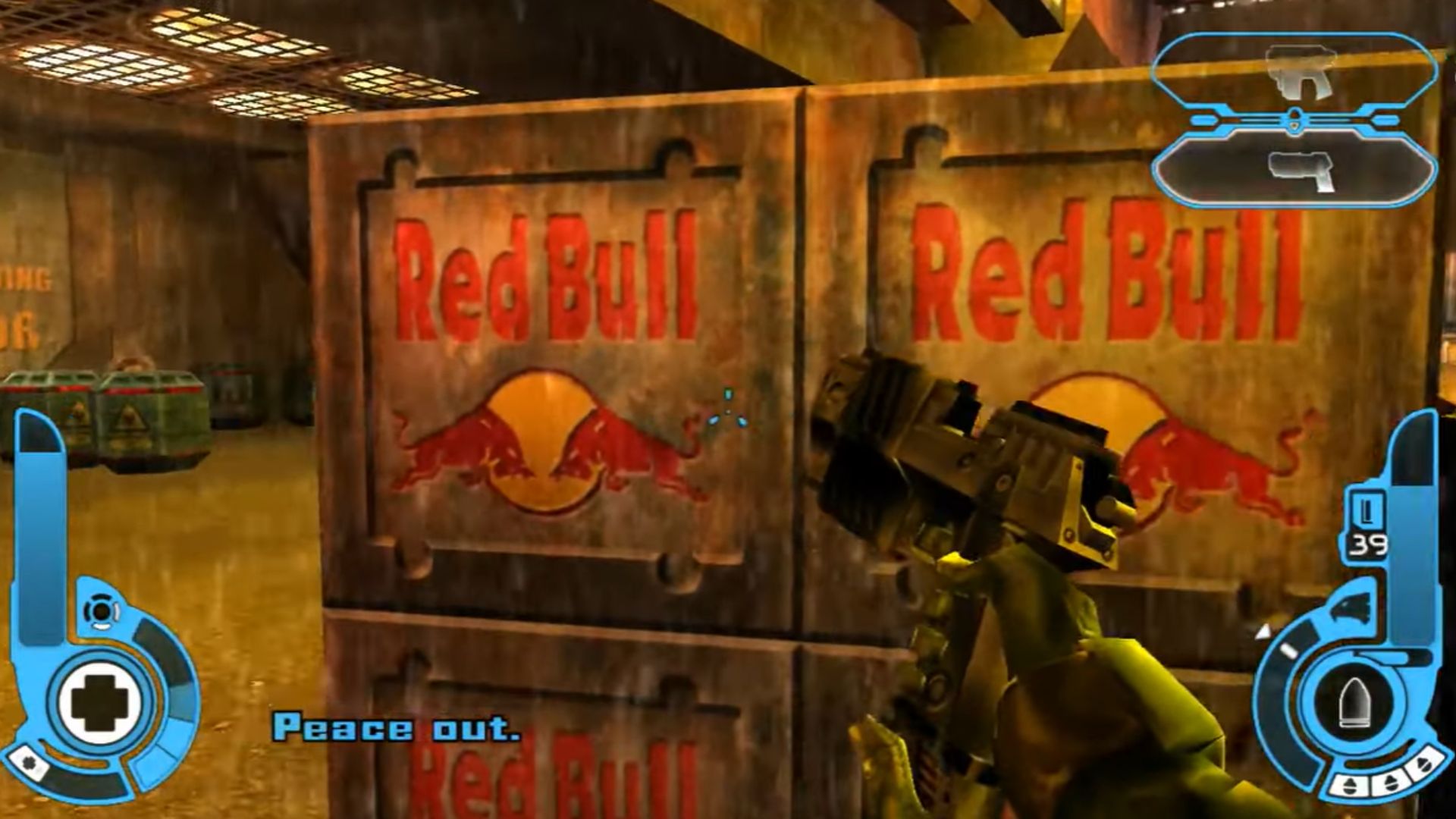Toggle the white tick mark on the ammo ring
1456x819 pixels.
click(1288, 649)
